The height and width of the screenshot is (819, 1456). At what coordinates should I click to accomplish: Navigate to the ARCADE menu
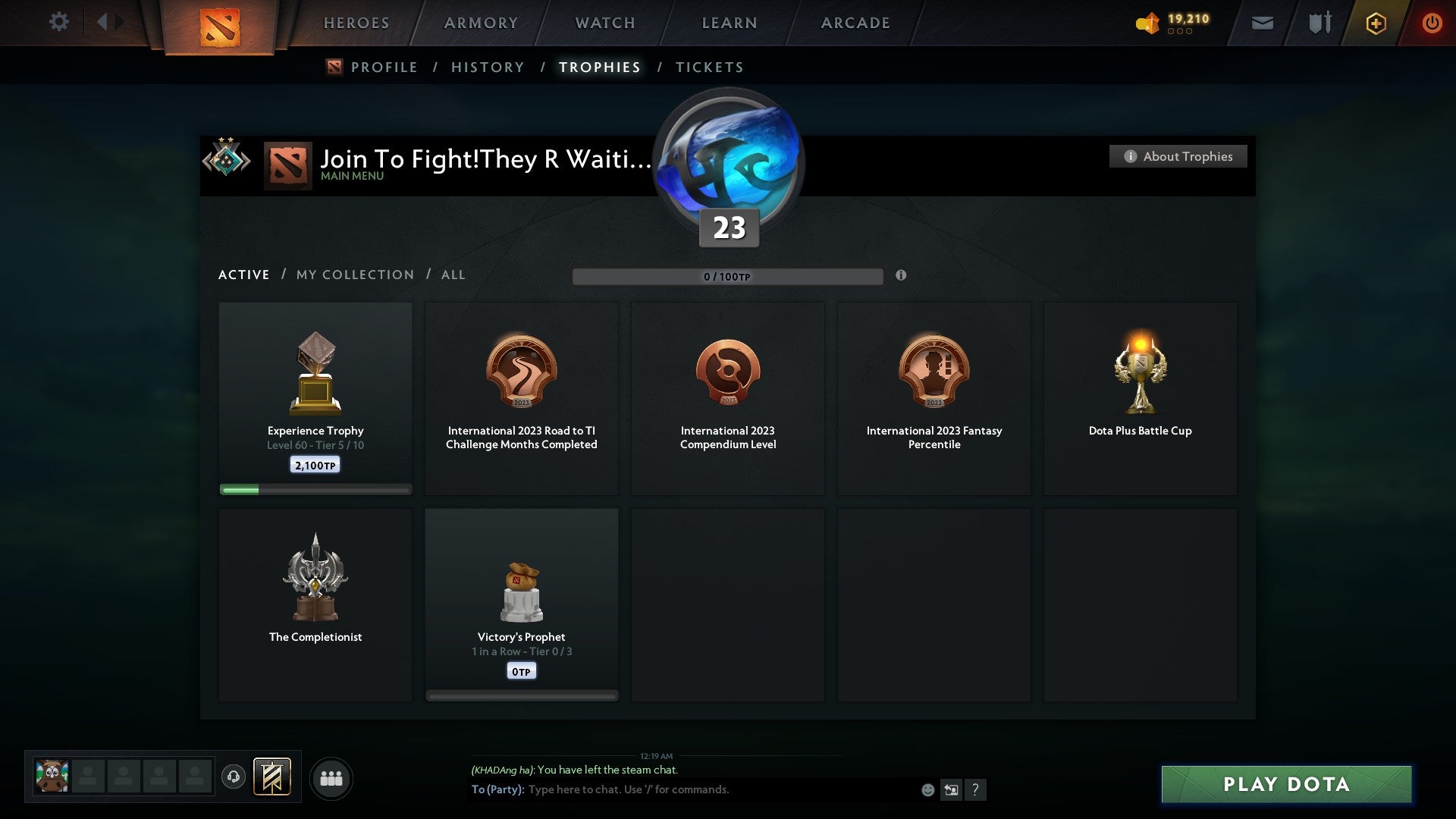pyautogui.click(x=855, y=23)
